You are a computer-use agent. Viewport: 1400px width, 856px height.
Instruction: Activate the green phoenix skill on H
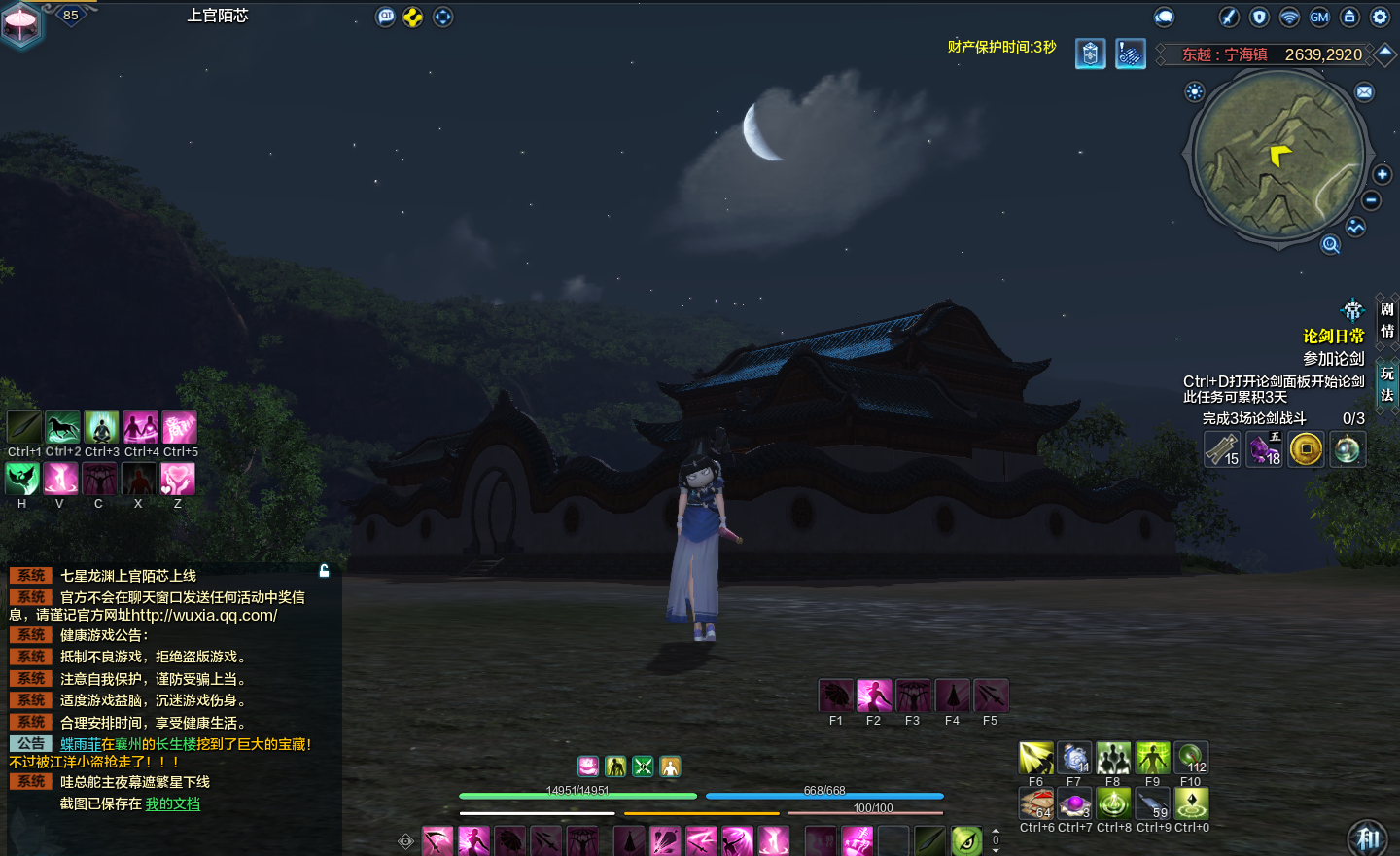click(x=22, y=479)
